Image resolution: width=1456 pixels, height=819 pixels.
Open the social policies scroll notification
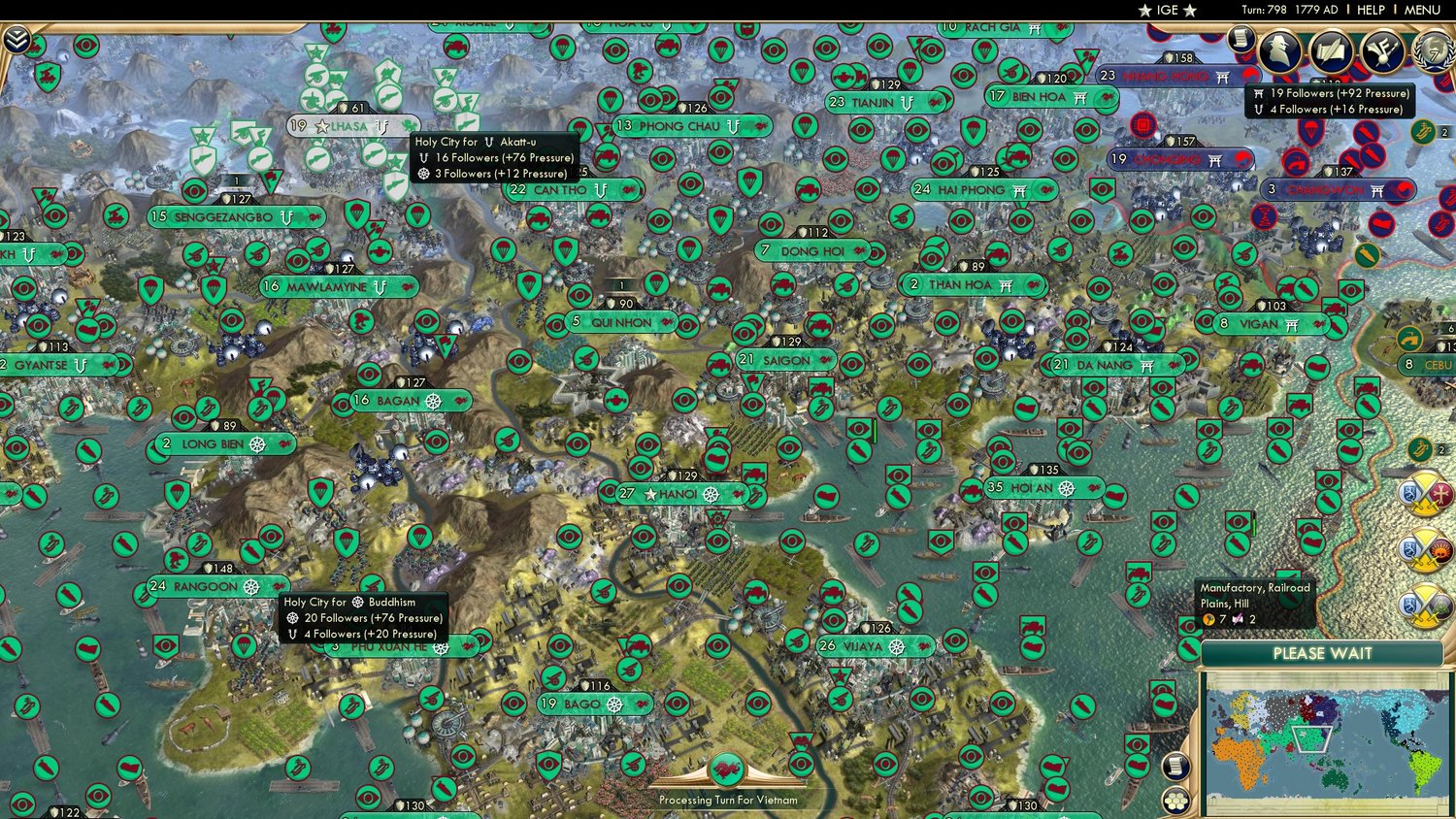pyautogui.click(x=1240, y=39)
